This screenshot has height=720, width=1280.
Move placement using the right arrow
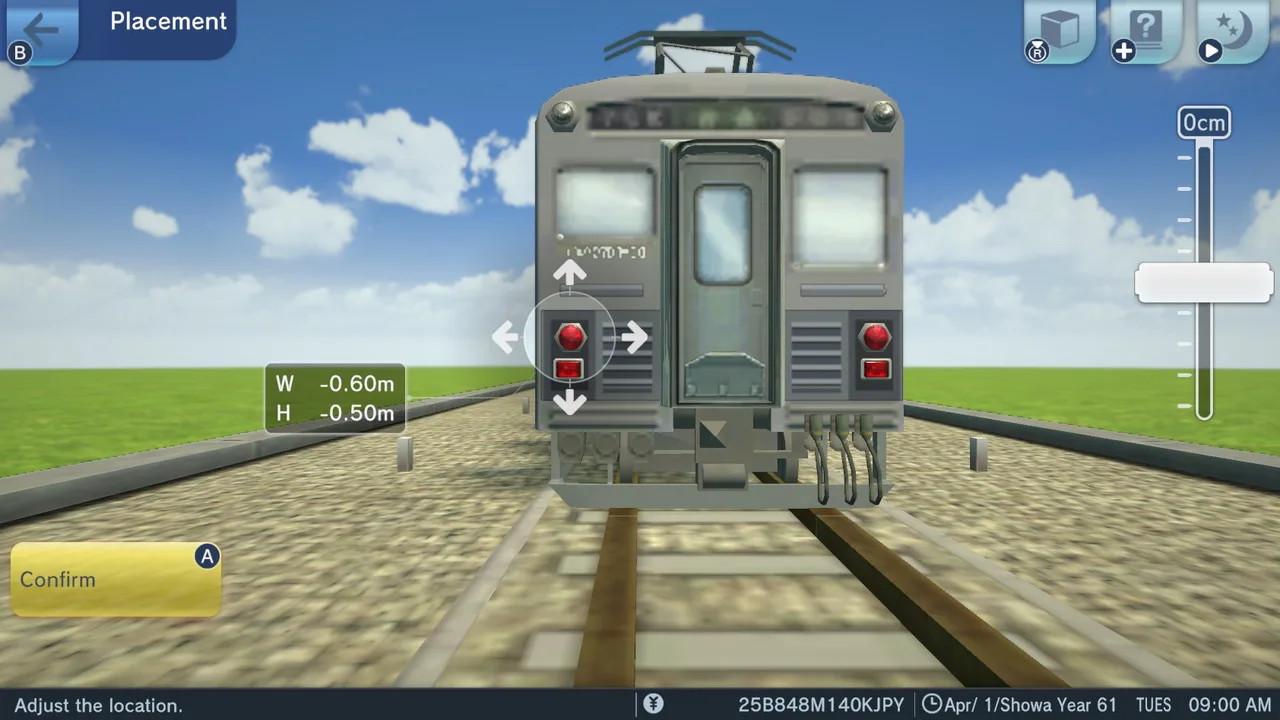634,337
